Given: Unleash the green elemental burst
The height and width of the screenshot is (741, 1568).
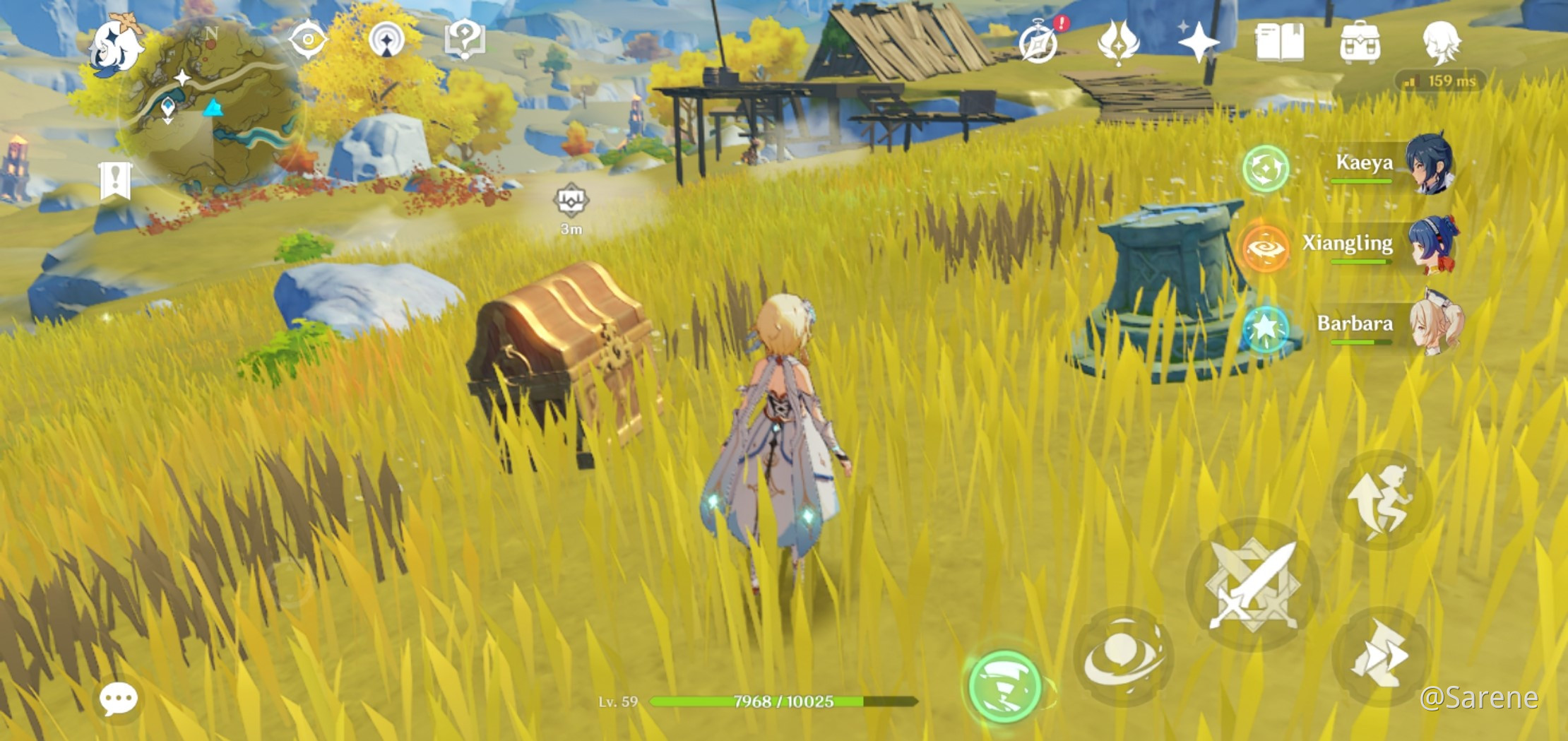Looking at the screenshot, I should click(x=1004, y=685).
